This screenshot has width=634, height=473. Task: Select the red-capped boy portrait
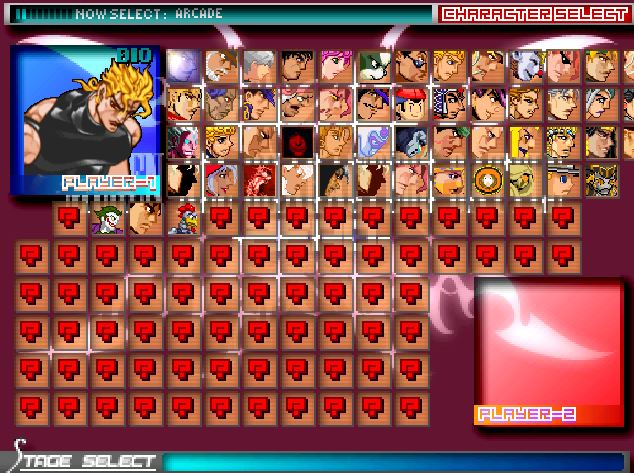410,103
